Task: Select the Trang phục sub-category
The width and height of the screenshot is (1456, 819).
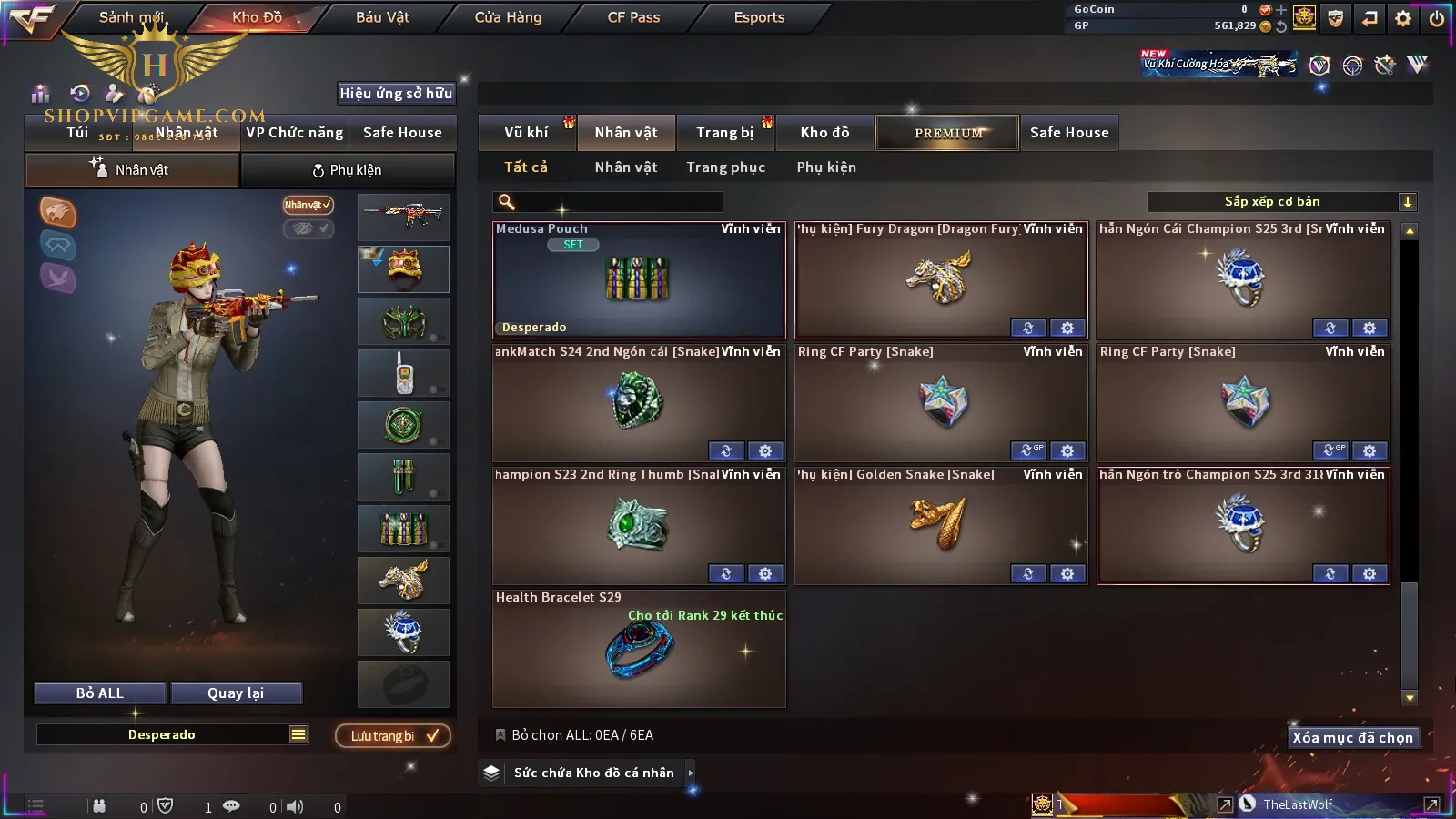Action: [x=725, y=167]
